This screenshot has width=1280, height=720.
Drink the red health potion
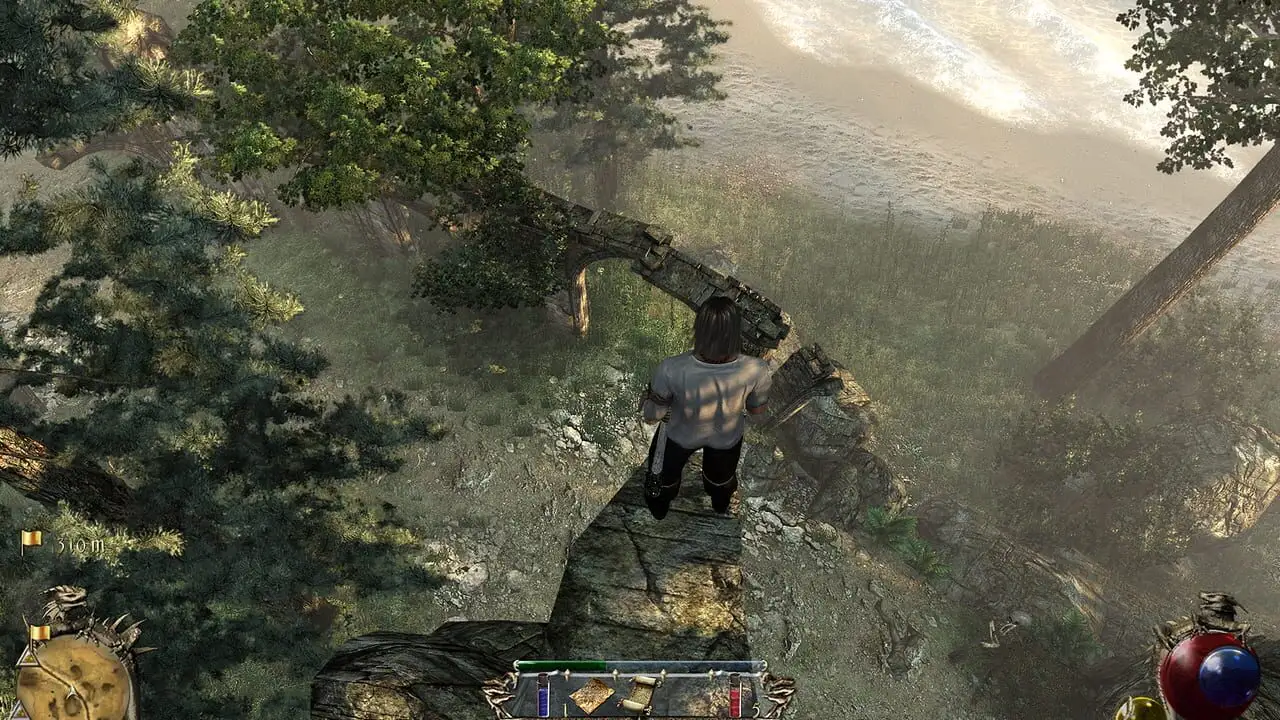(735, 695)
